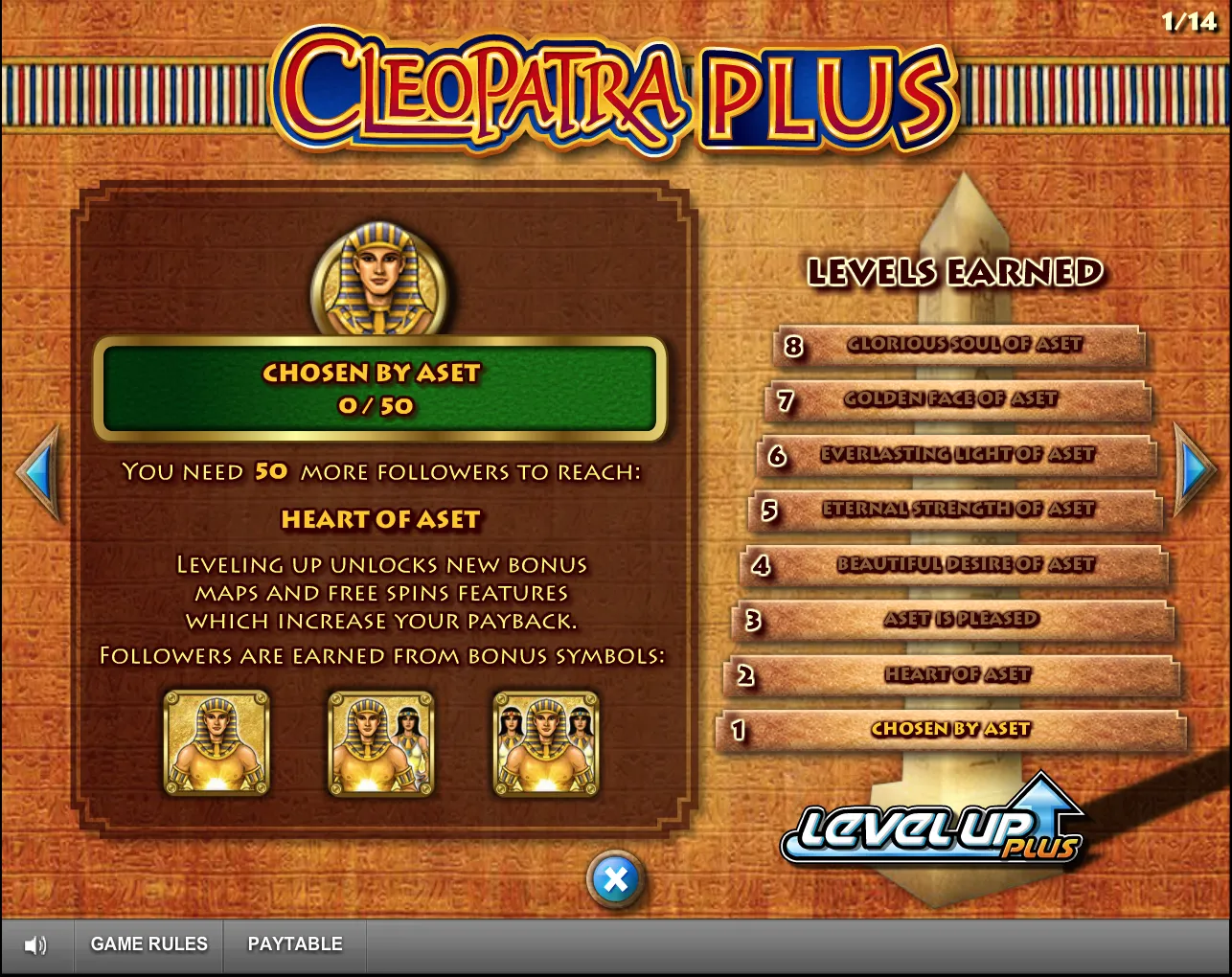Open the Game Rules tab

point(148,944)
